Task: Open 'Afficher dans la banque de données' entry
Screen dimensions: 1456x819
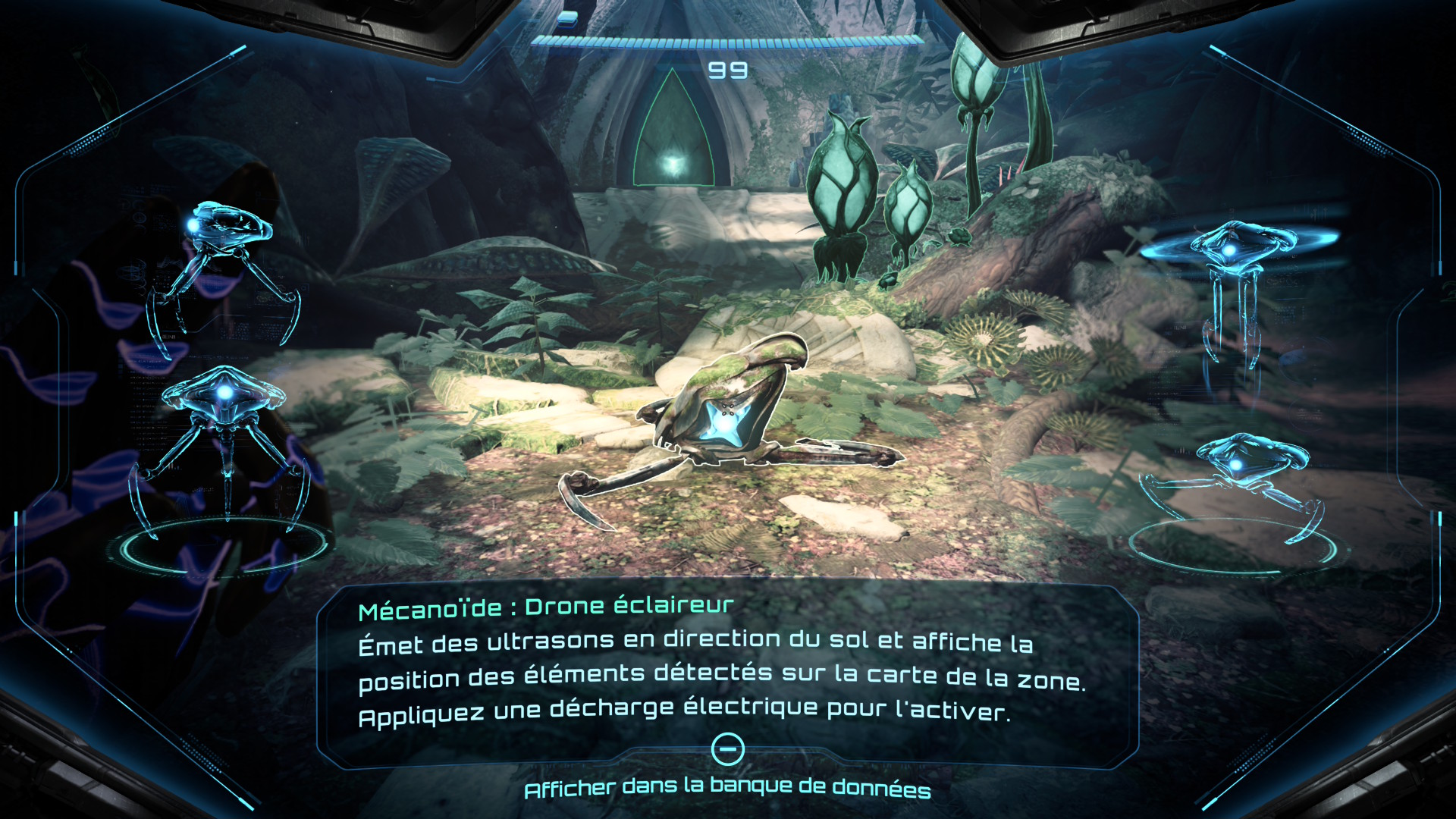Action: pyautogui.click(x=727, y=789)
